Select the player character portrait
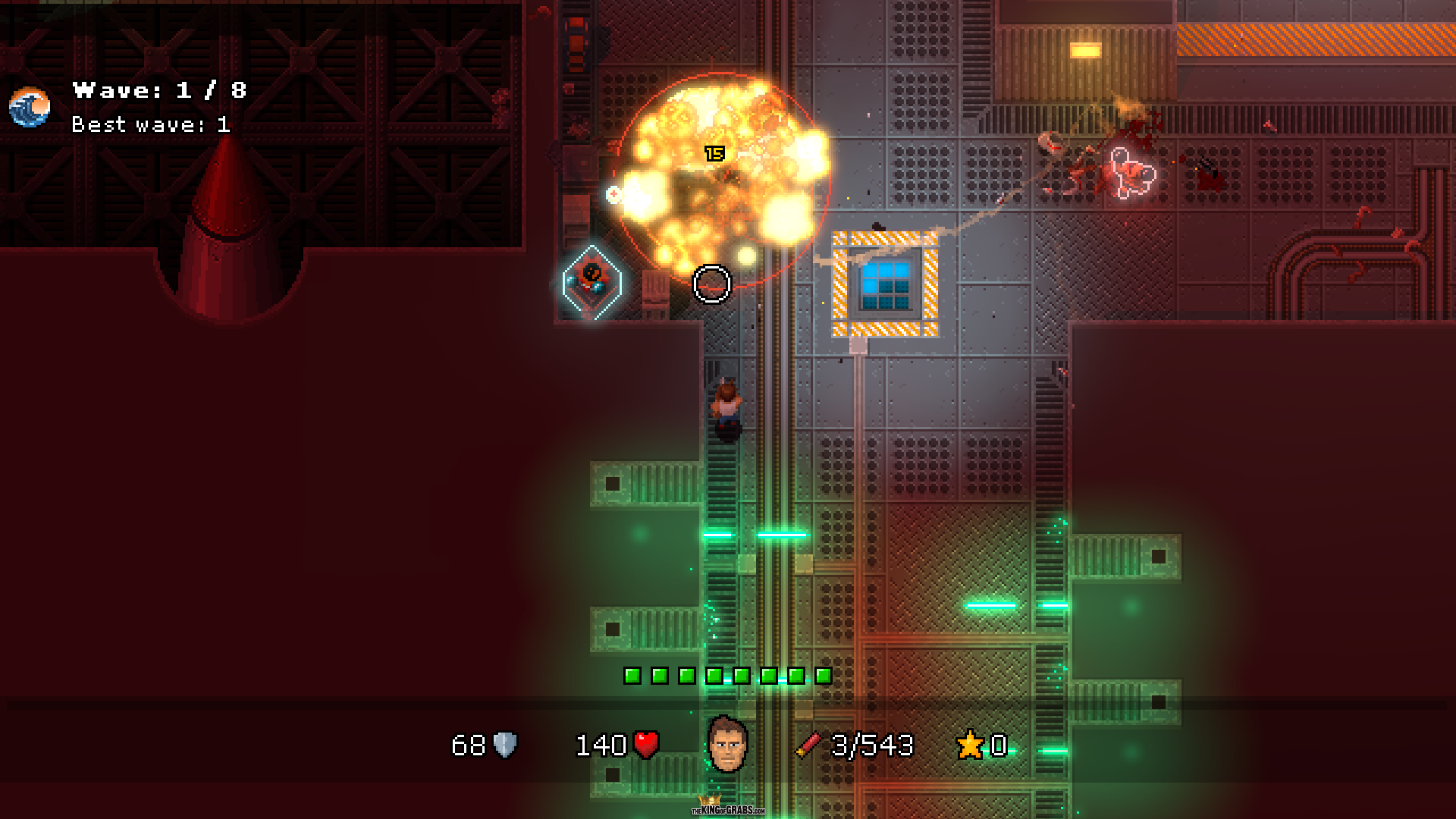The height and width of the screenshot is (819, 1456). [x=727, y=744]
